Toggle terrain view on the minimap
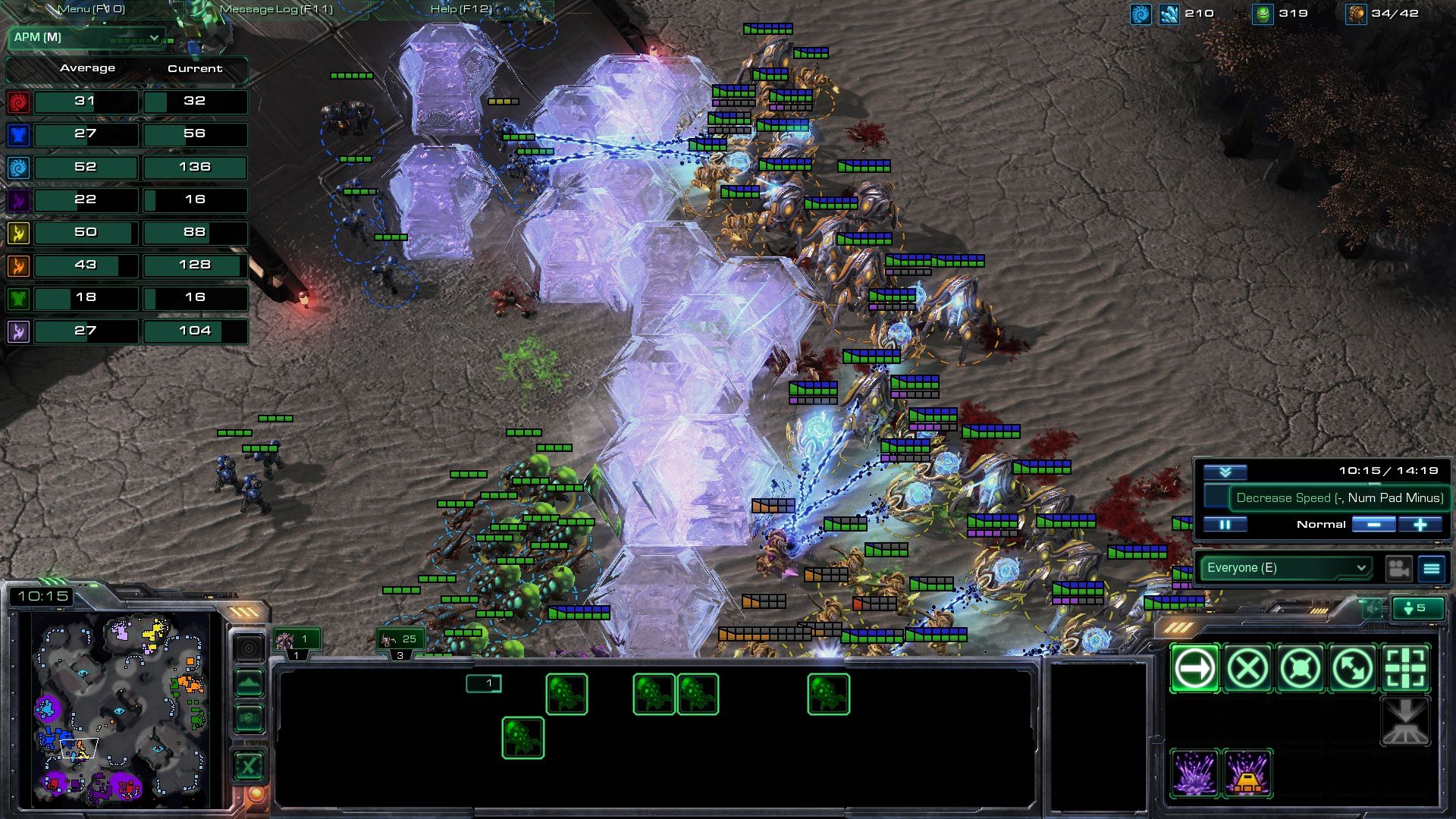1456x819 pixels. (248, 681)
